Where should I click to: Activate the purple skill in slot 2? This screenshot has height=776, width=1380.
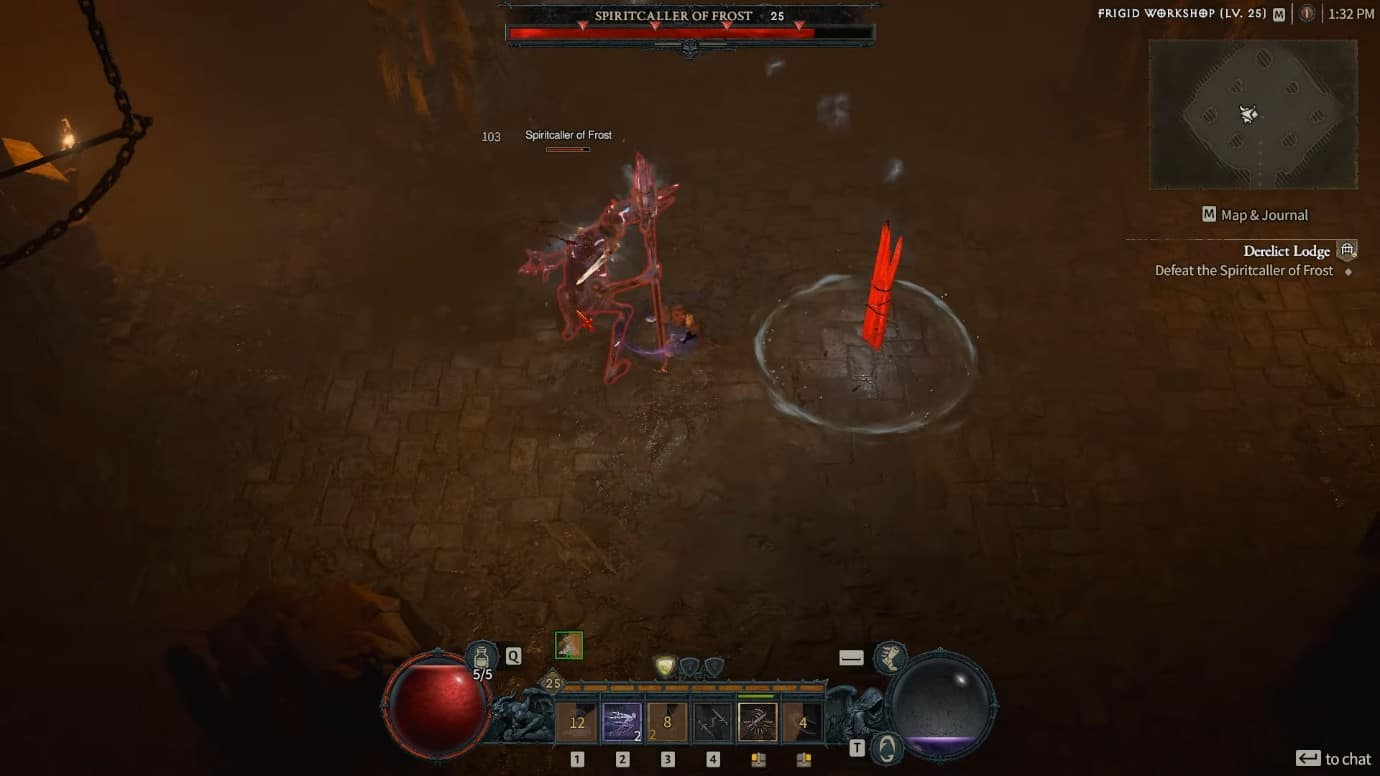coord(621,719)
